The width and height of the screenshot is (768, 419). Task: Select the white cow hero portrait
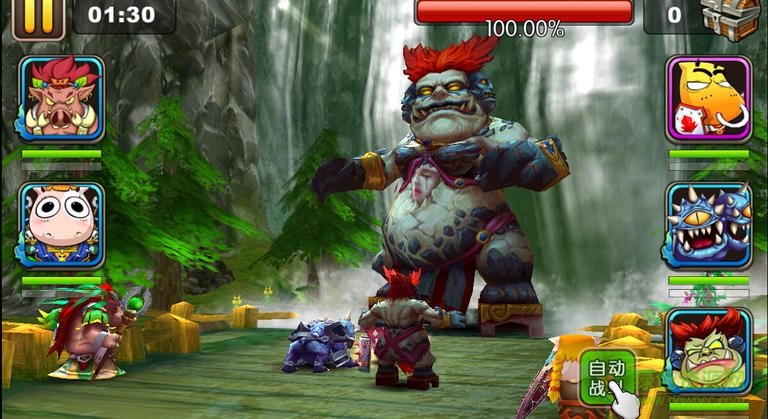pyautogui.click(x=61, y=224)
